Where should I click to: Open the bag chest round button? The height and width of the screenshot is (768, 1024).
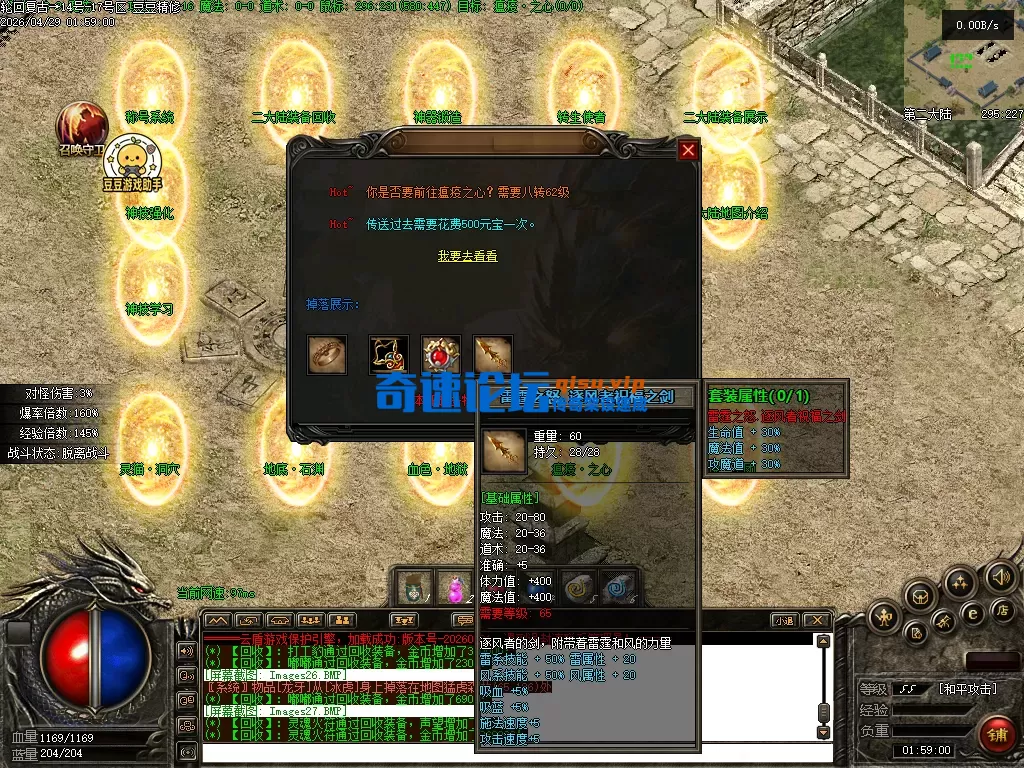tap(919, 597)
